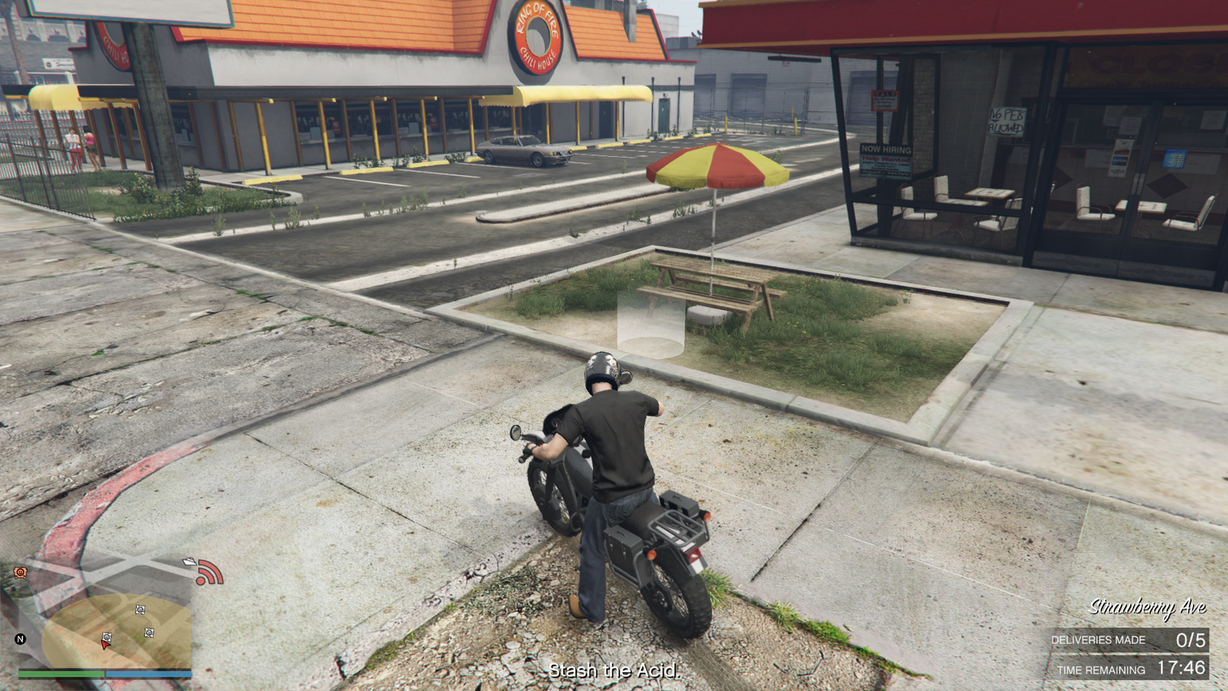The width and height of the screenshot is (1228, 691).
Task: Open the minimap in the corner
Action: click(x=105, y=615)
